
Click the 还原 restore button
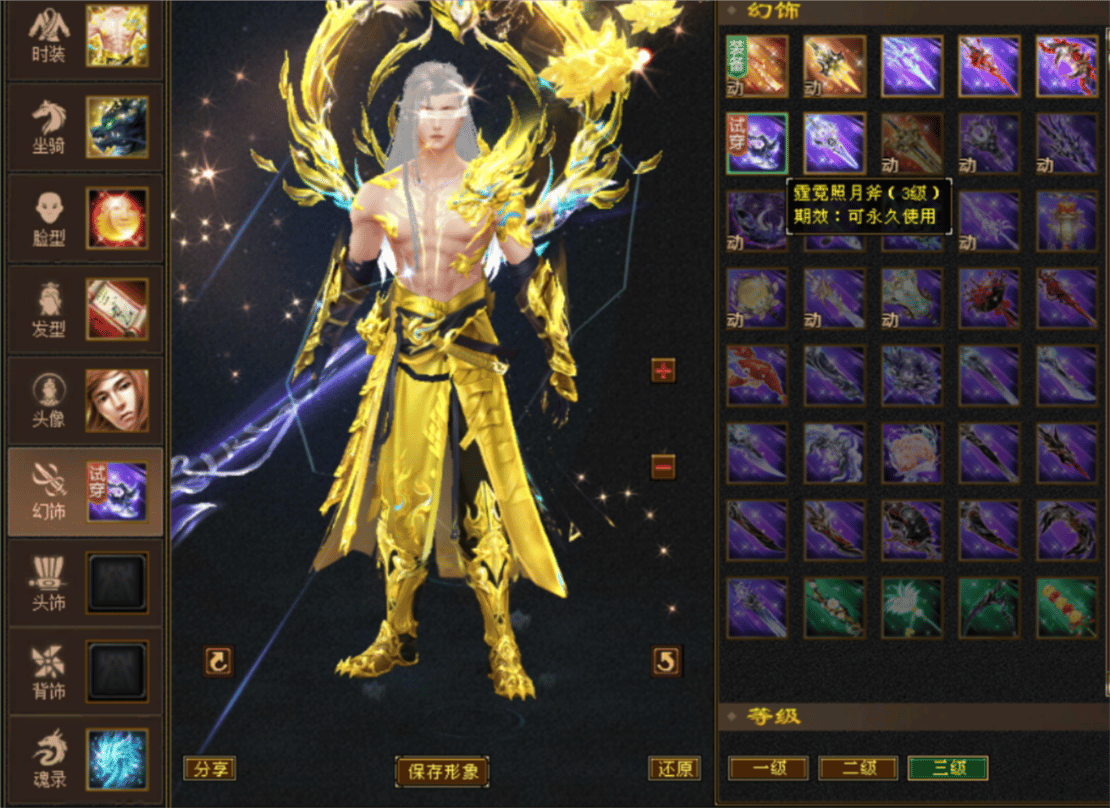pyautogui.click(x=674, y=768)
